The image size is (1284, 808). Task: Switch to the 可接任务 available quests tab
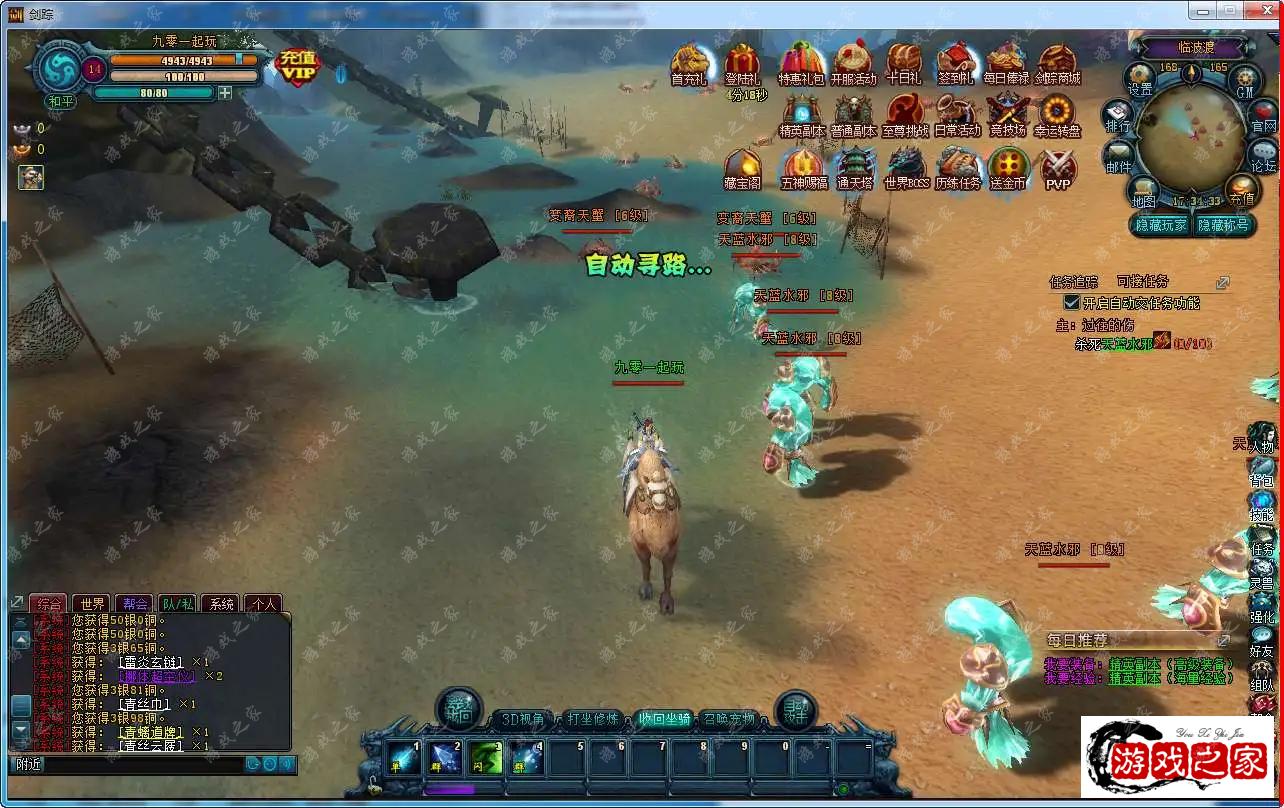pyautogui.click(x=1142, y=282)
